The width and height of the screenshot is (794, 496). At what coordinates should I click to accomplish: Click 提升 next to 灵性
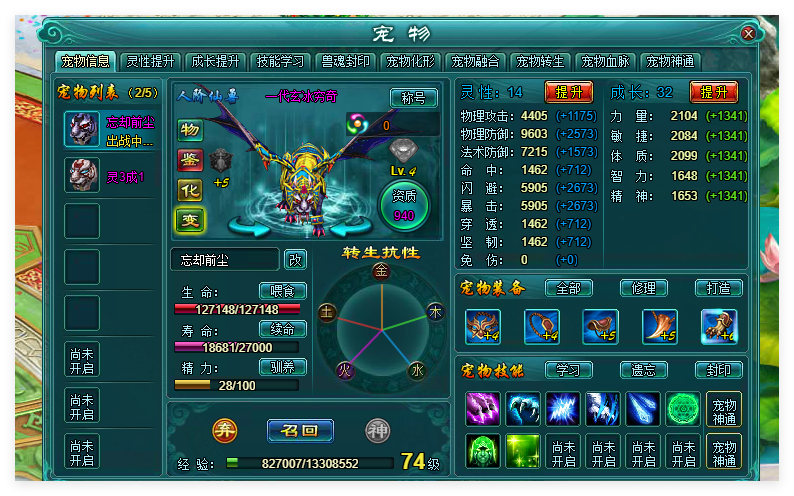[x=568, y=92]
